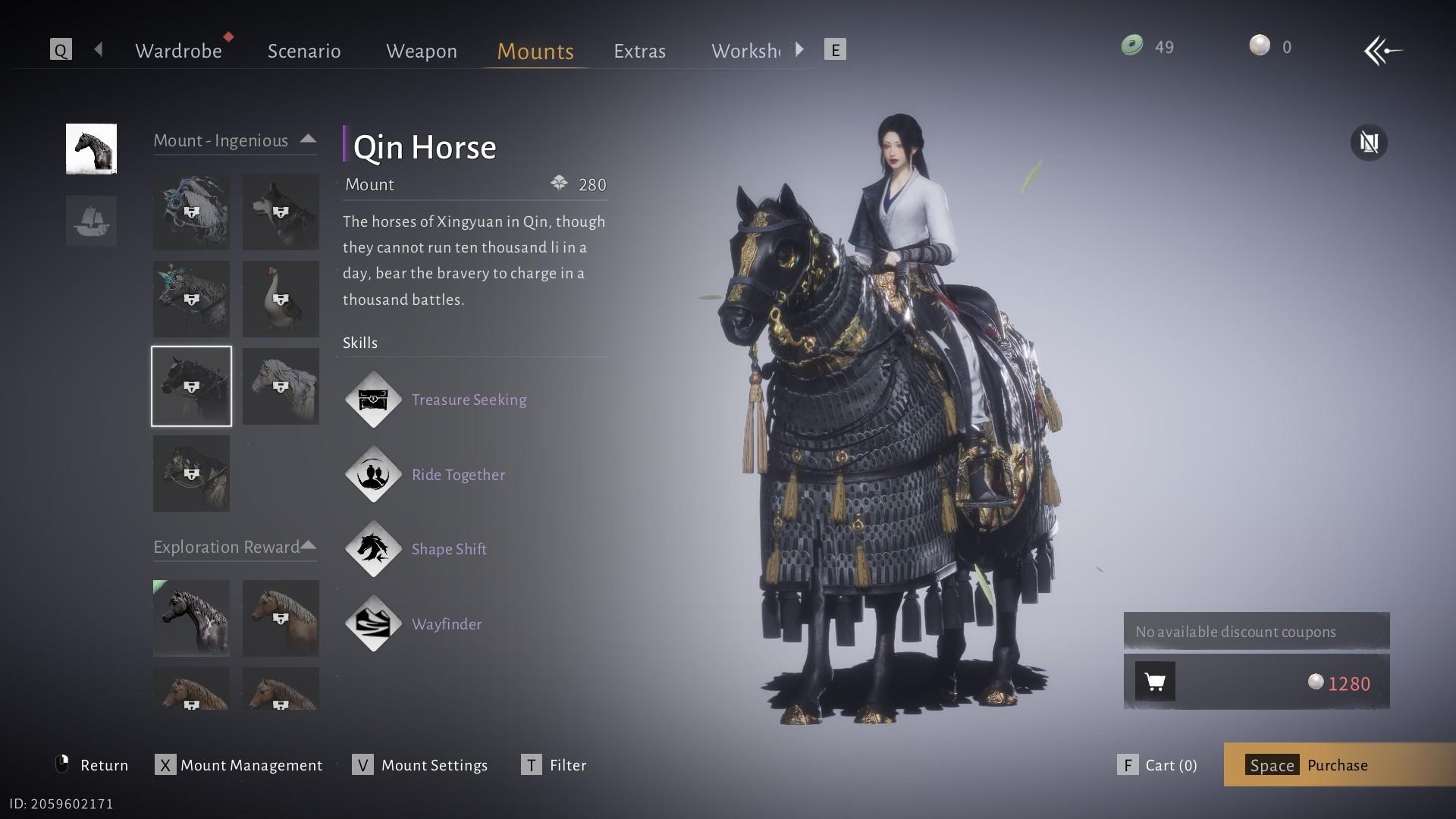The width and height of the screenshot is (1456, 819).
Task: Select the Weapon tab
Action: (x=422, y=51)
